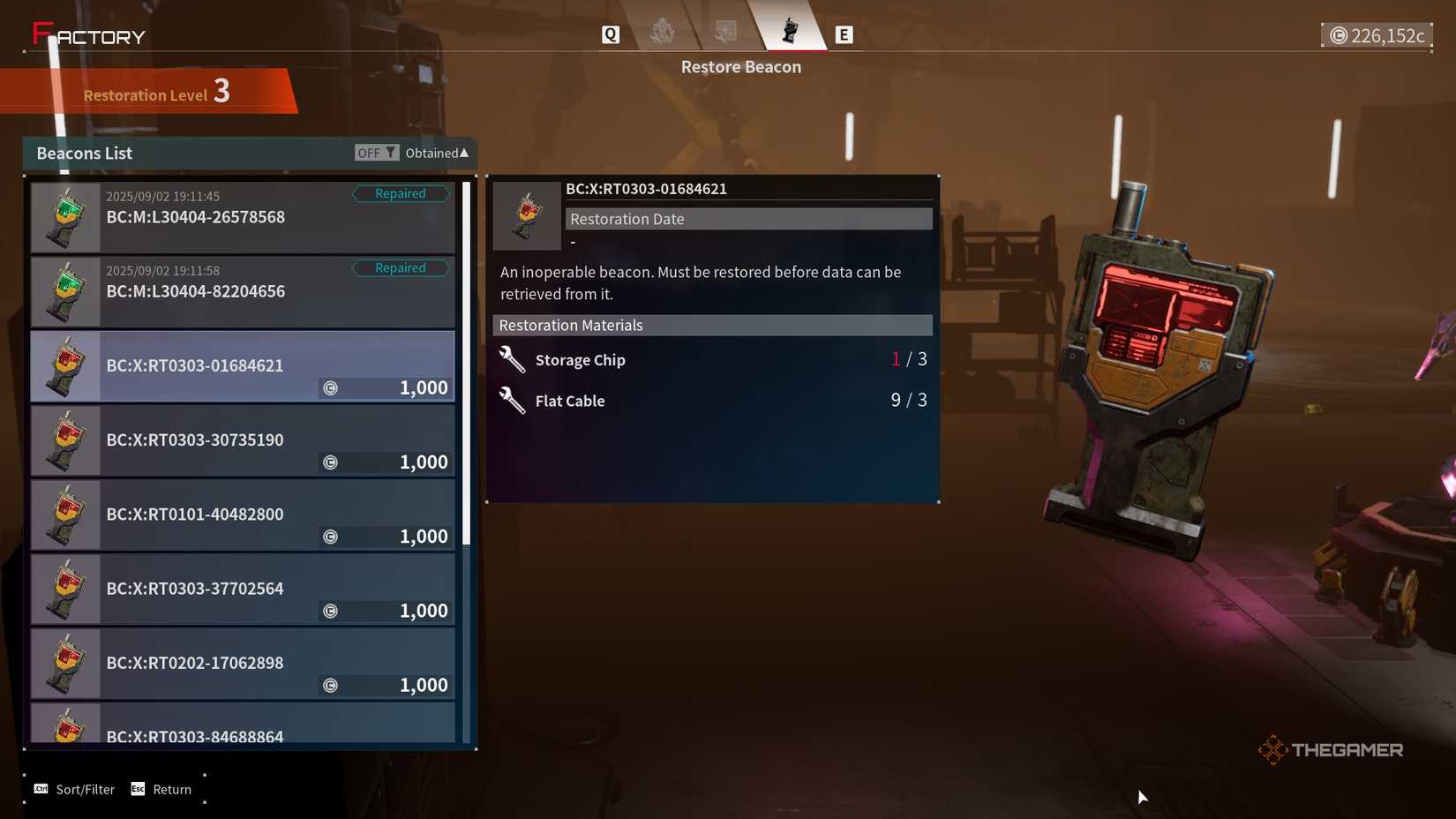Switch to the Q tab
The height and width of the screenshot is (819, 1456).
pyautogui.click(x=610, y=34)
